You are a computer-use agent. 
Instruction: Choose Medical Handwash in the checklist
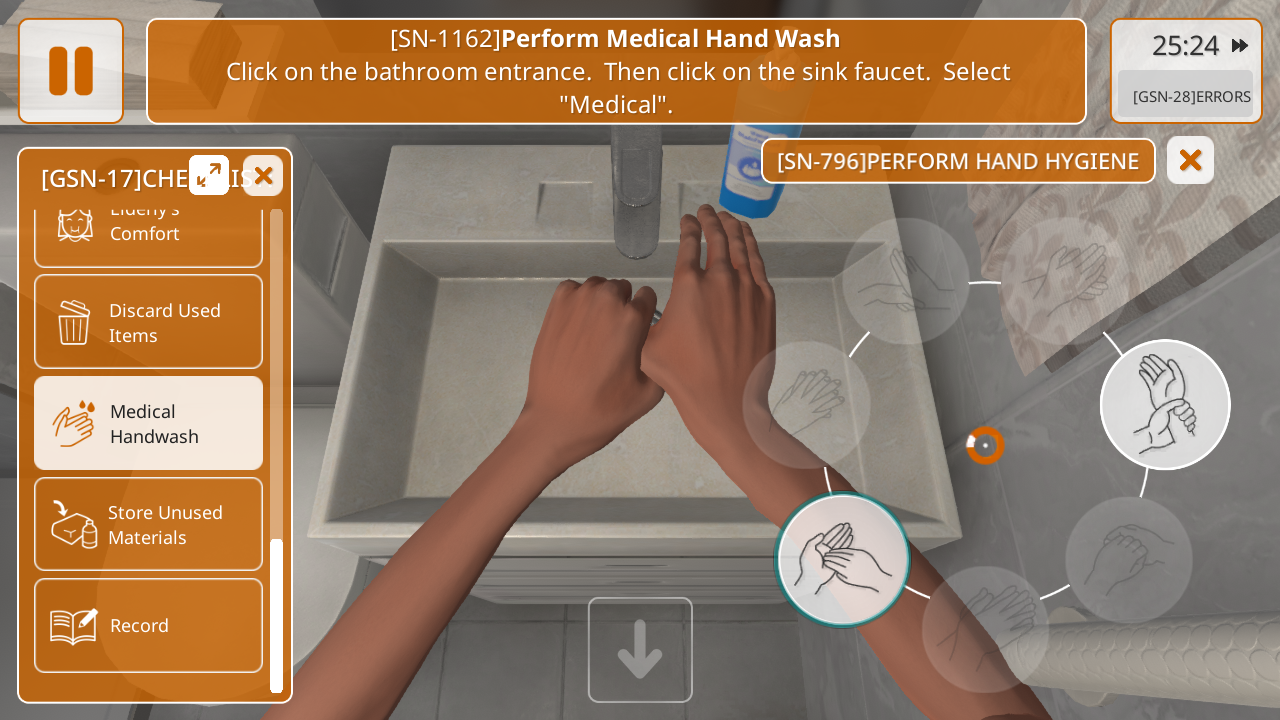148,423
